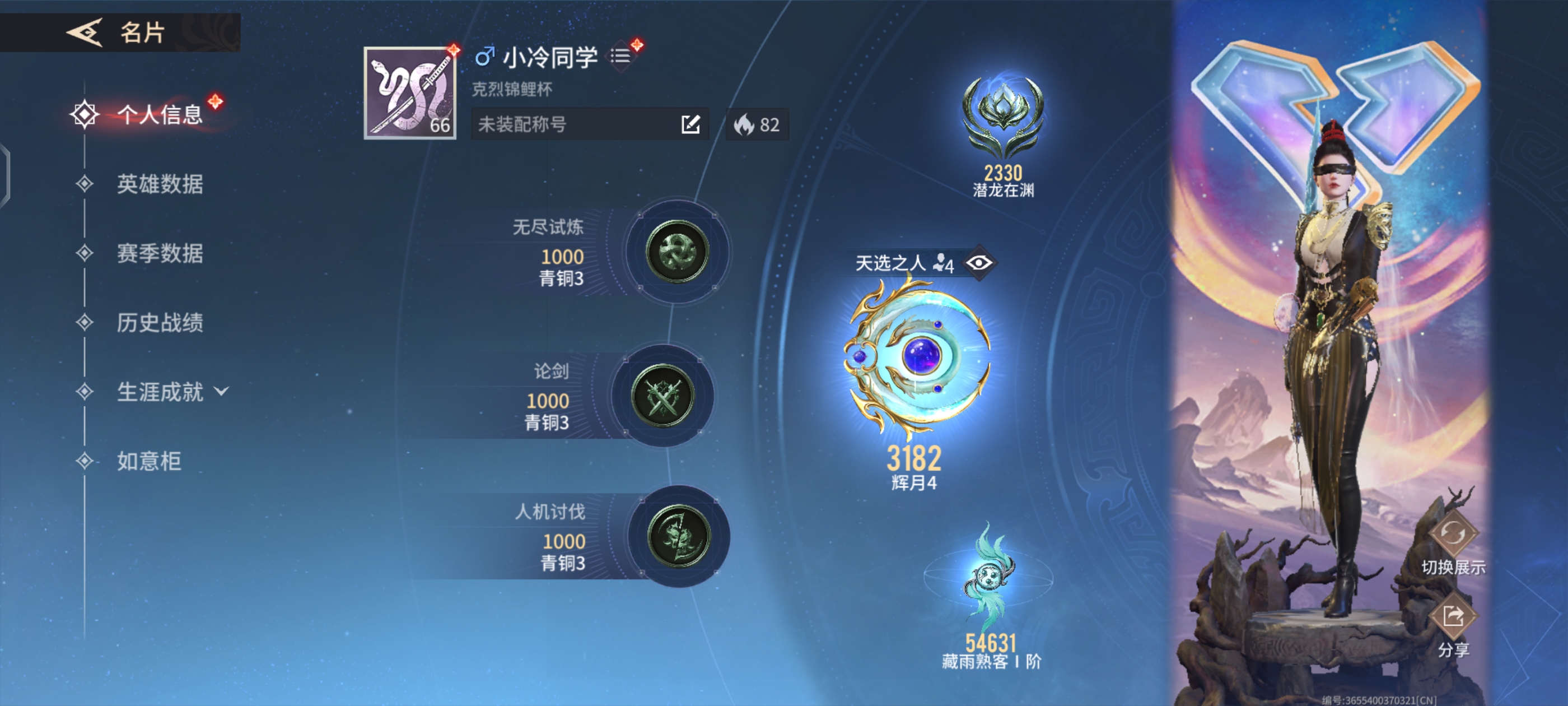1568x706 pixels.
Task: Open the 历史战绩 section
Action: pos(161,323)
